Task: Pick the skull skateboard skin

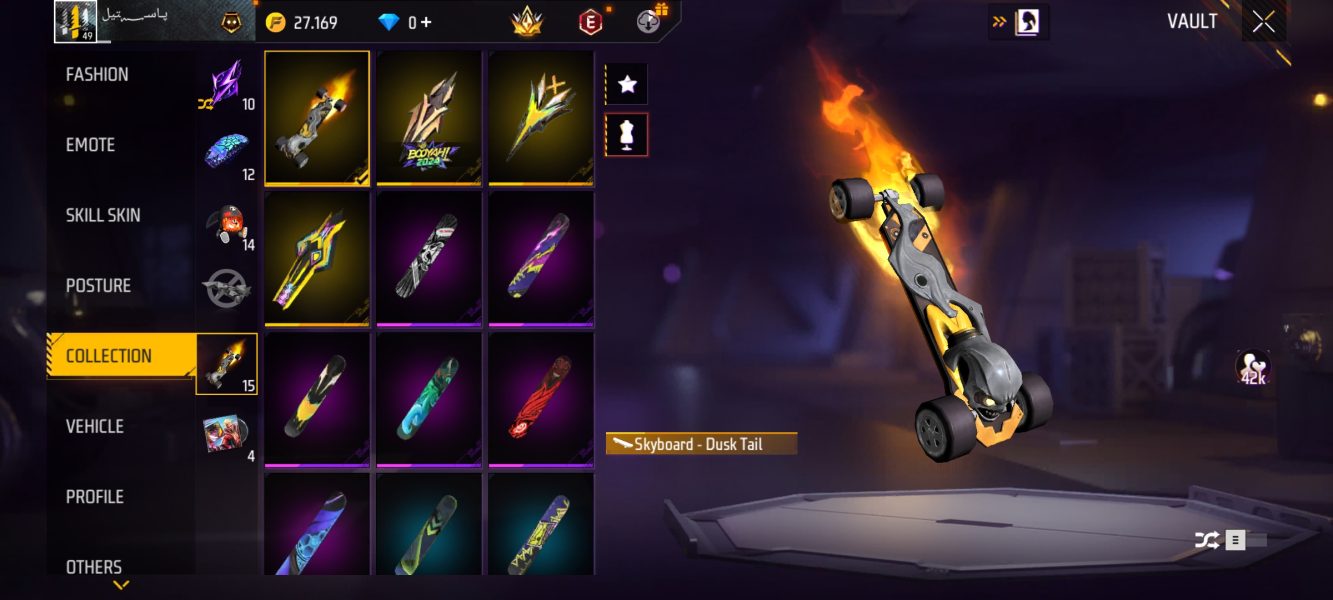Action: 429,258
